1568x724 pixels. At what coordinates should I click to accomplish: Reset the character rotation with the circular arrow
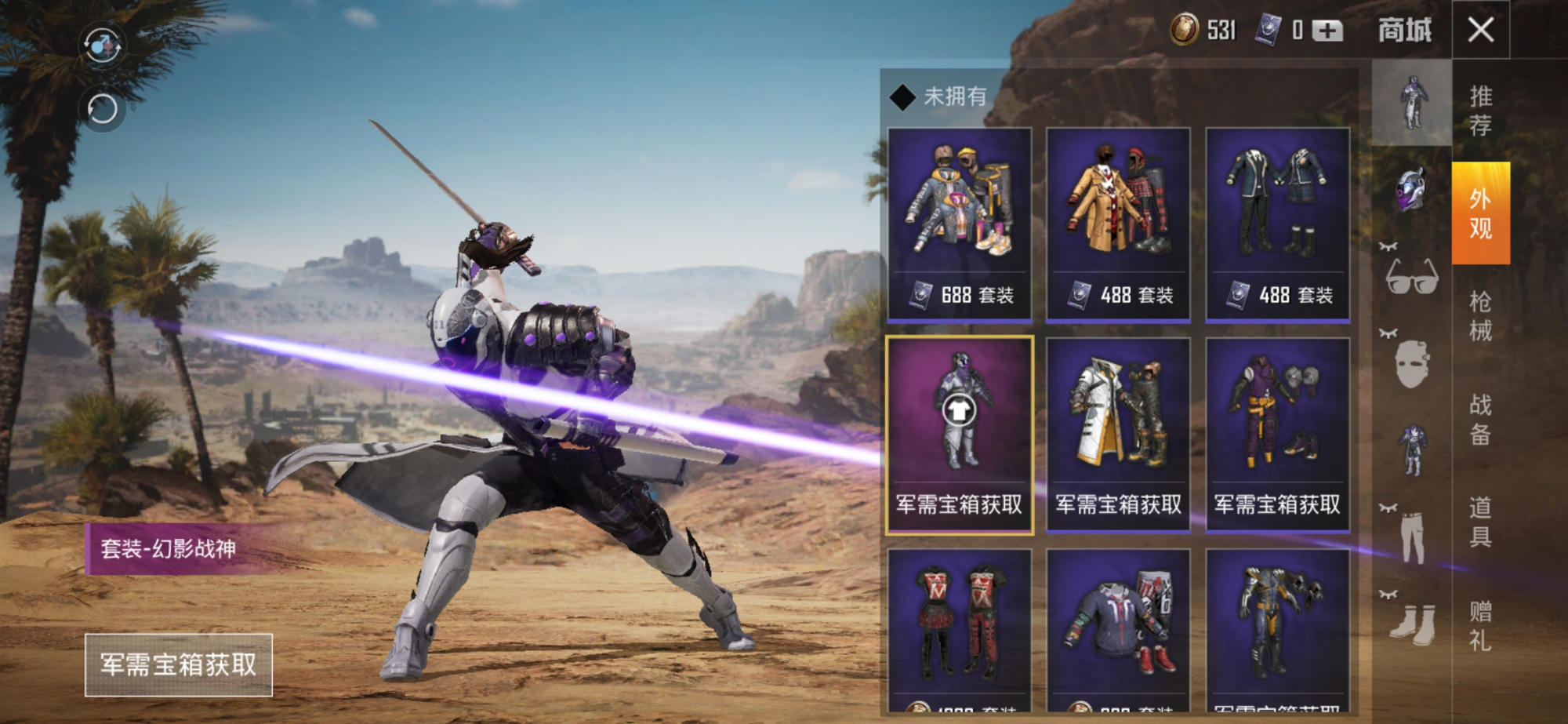coord(102,109)
